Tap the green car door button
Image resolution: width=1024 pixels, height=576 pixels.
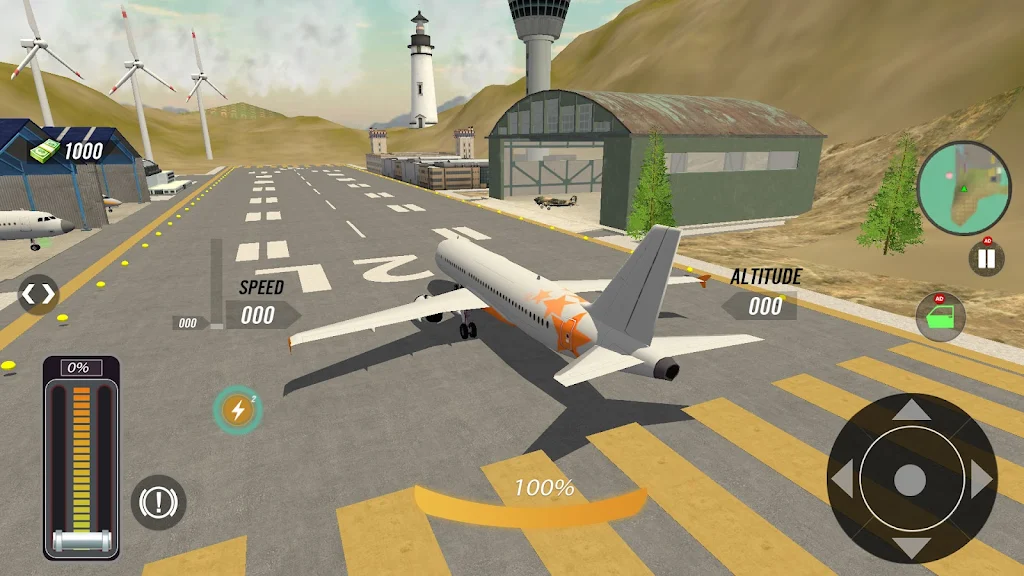tap(940, 318)
